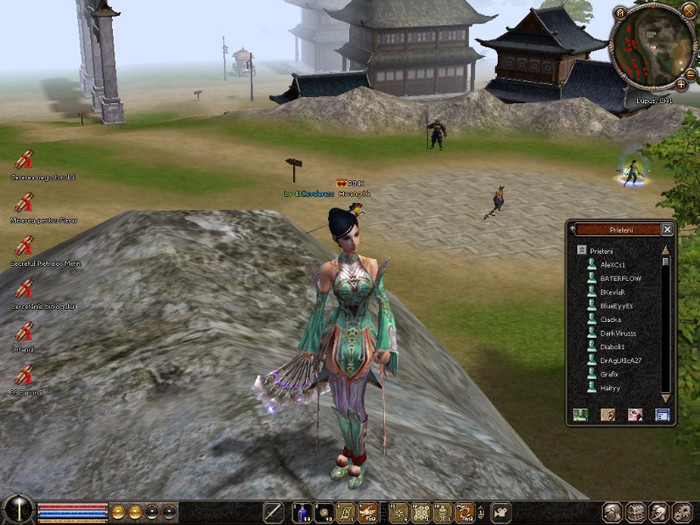The height and width of the screenshot is (525, 700).
Task: Select friend AleXCs1 in the list
Action: pos(614,264)
